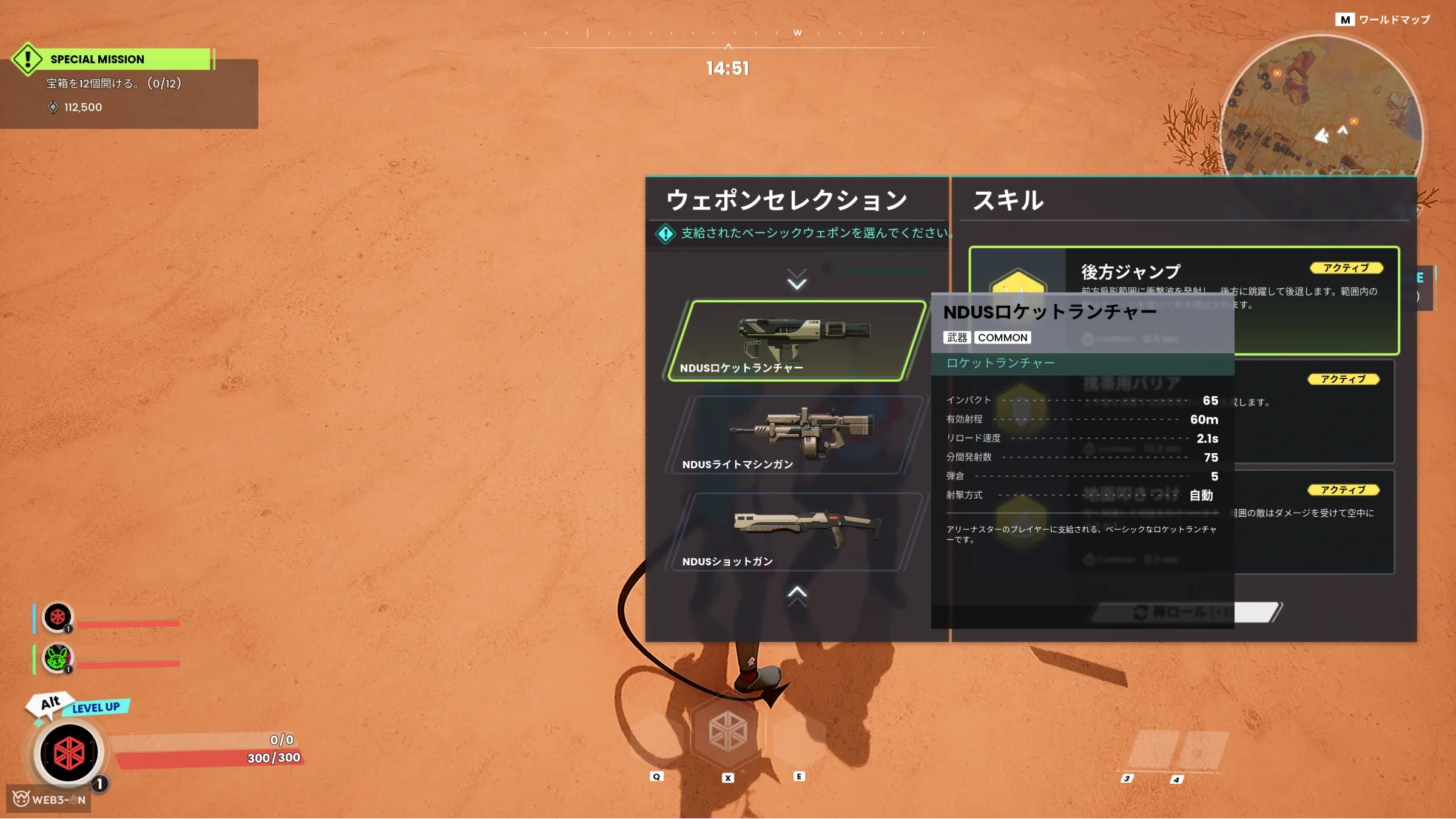This screenshot has height=819, width=1456.
Task: Select the red cube player portrait
Action: coord(69,753)
